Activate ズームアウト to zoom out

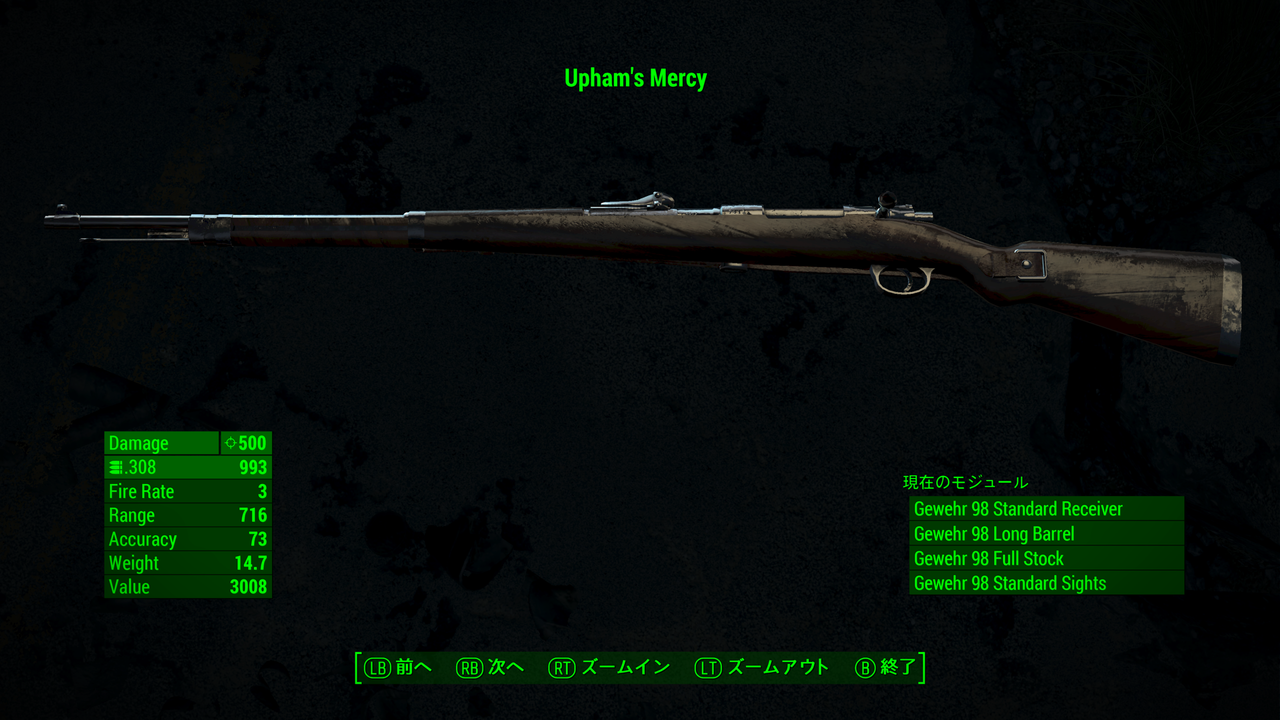780,666
